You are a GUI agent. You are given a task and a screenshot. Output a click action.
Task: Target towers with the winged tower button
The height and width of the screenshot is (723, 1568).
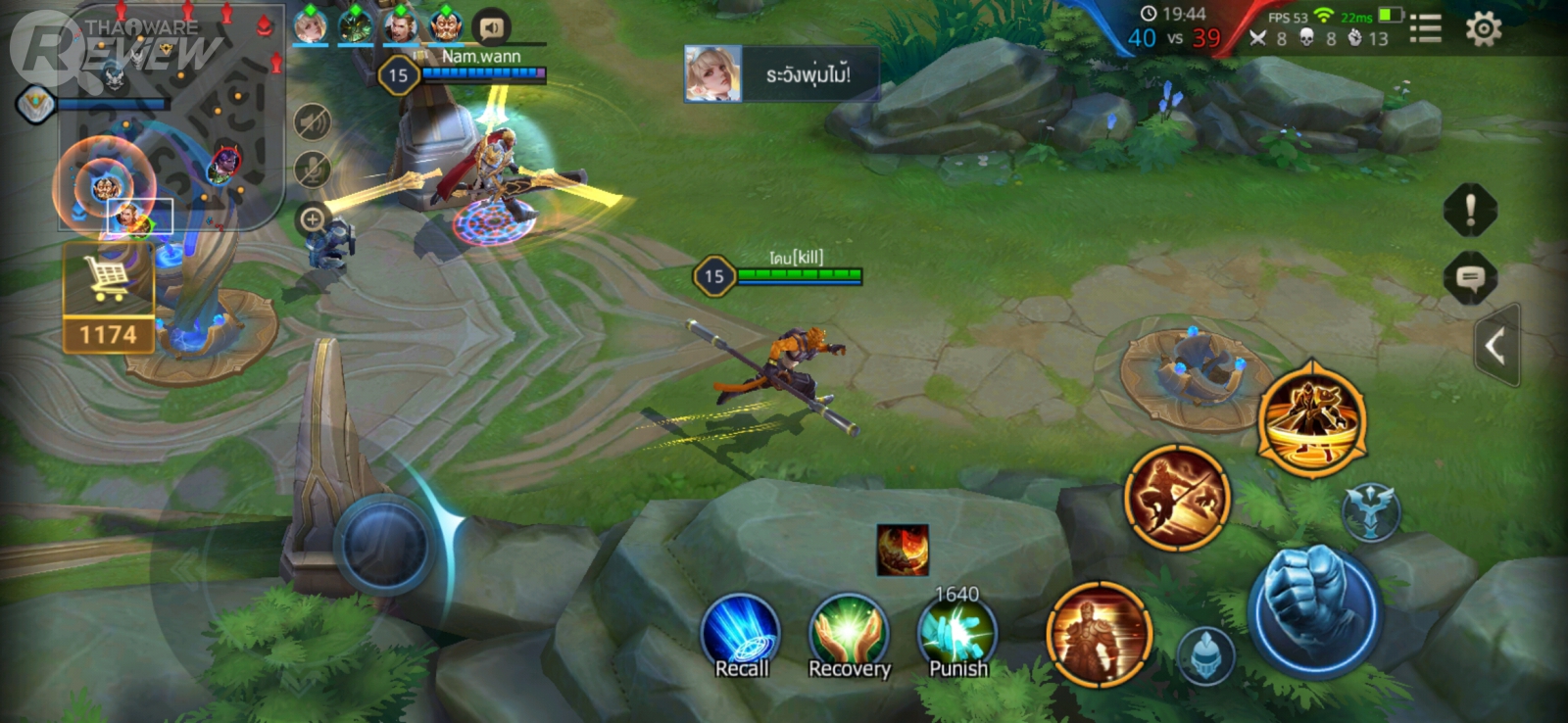click(x=1370, y=510)
